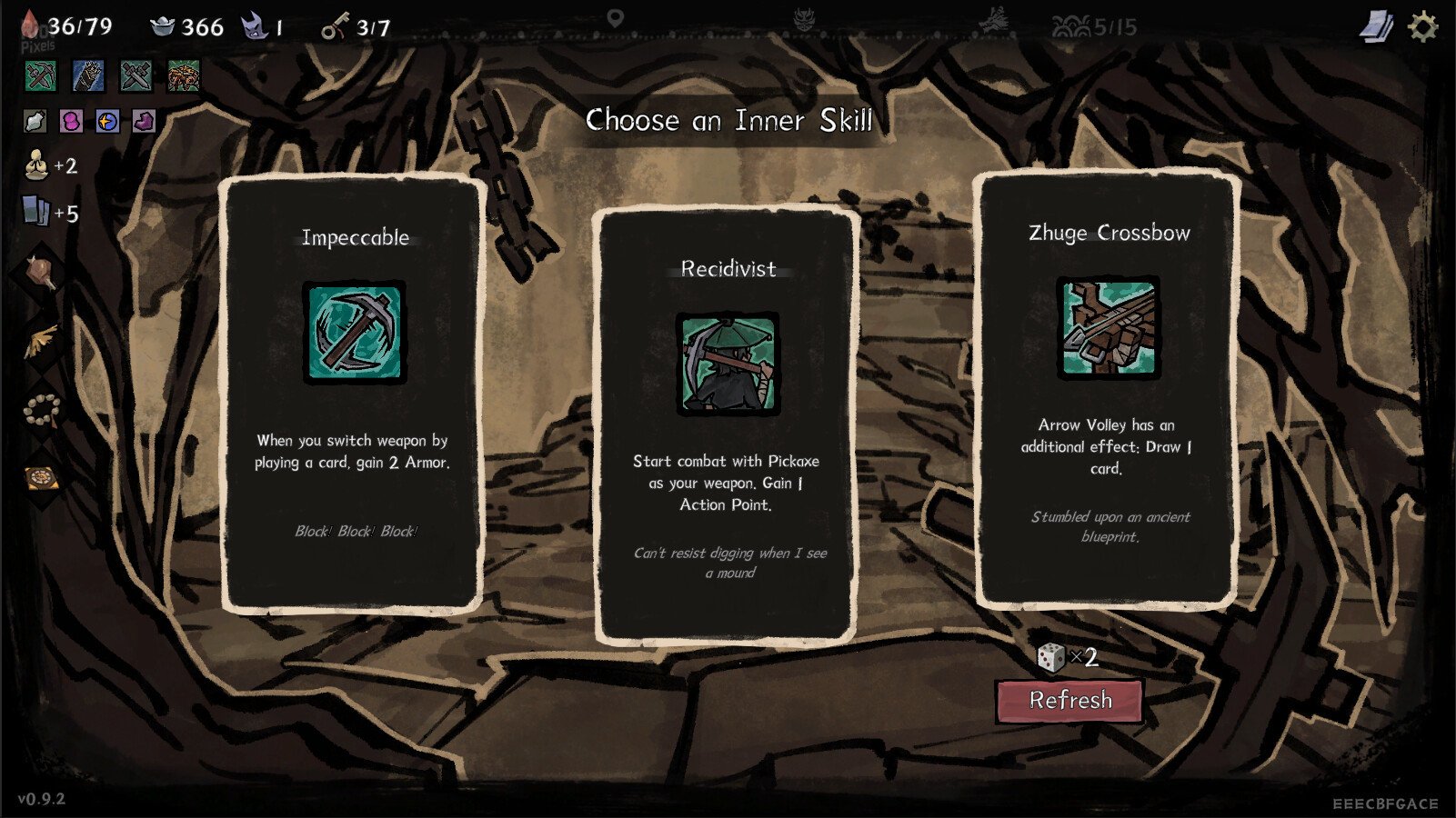This screenshot has width=1456, height=818.
Task: Inspect the crossed sword and pickaxe skill
Action: tap(41, 76)
